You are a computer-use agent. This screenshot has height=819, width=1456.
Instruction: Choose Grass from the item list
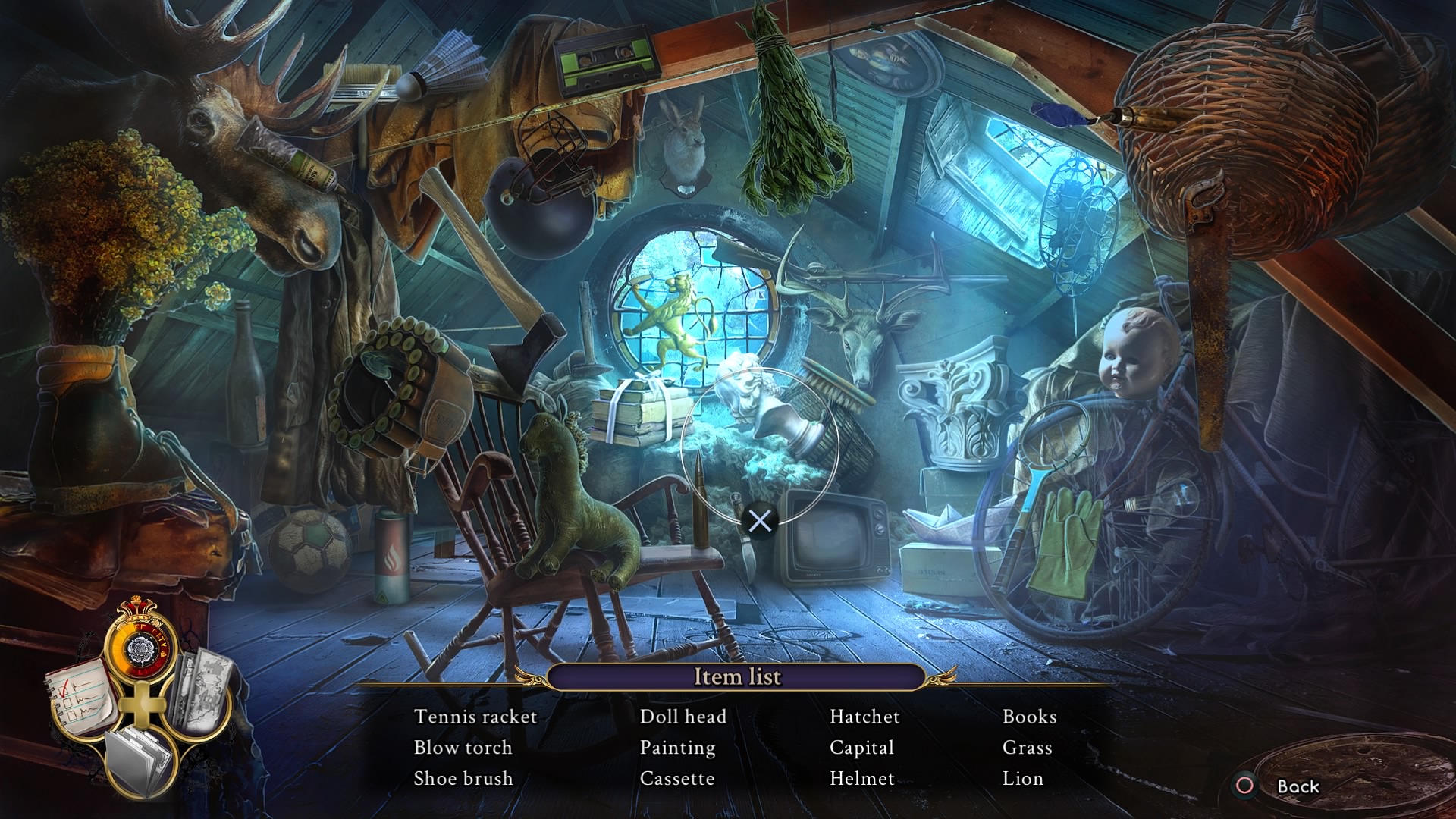[1027, 748]
